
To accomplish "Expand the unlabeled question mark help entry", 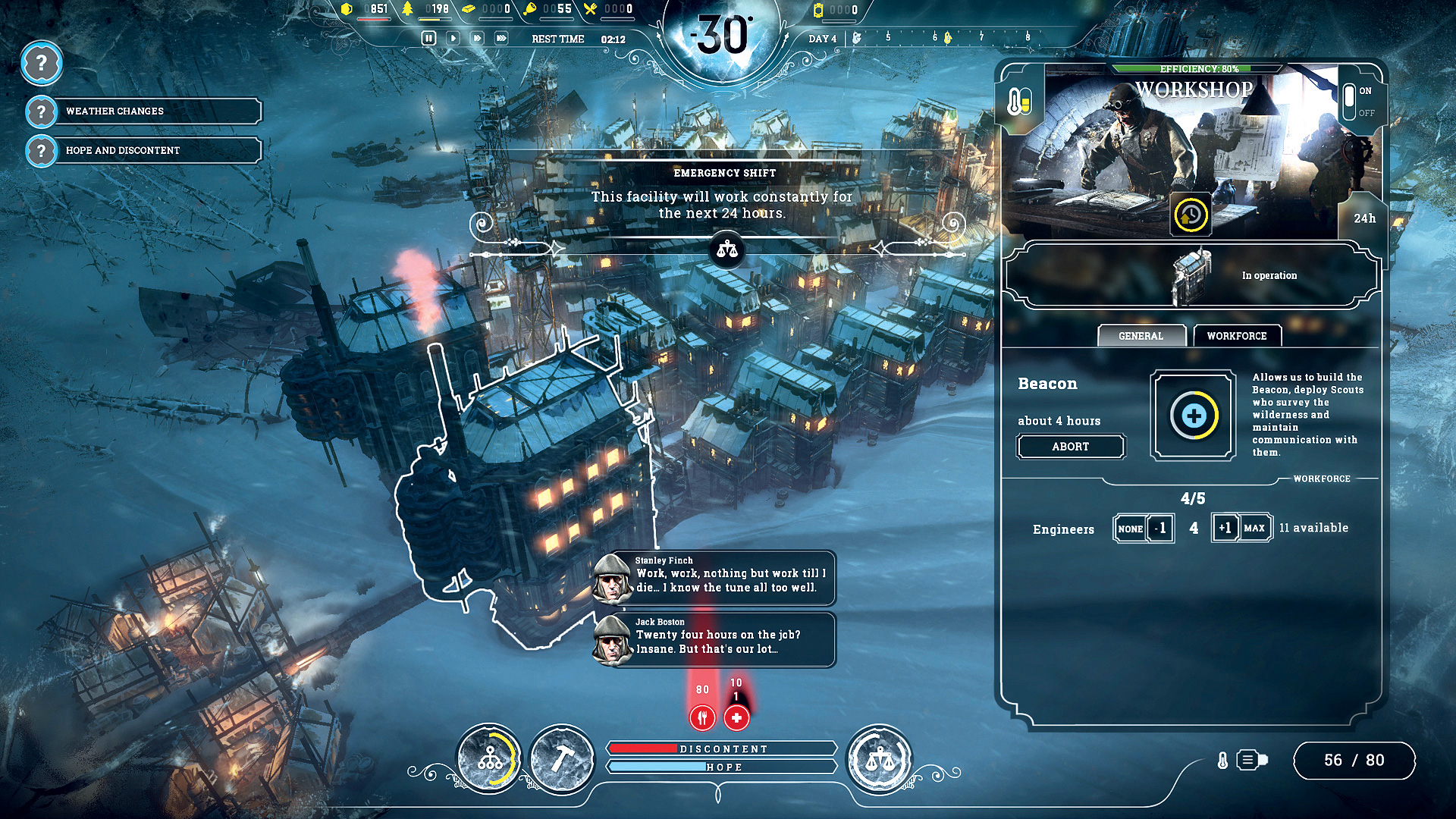I will (42, 64).
